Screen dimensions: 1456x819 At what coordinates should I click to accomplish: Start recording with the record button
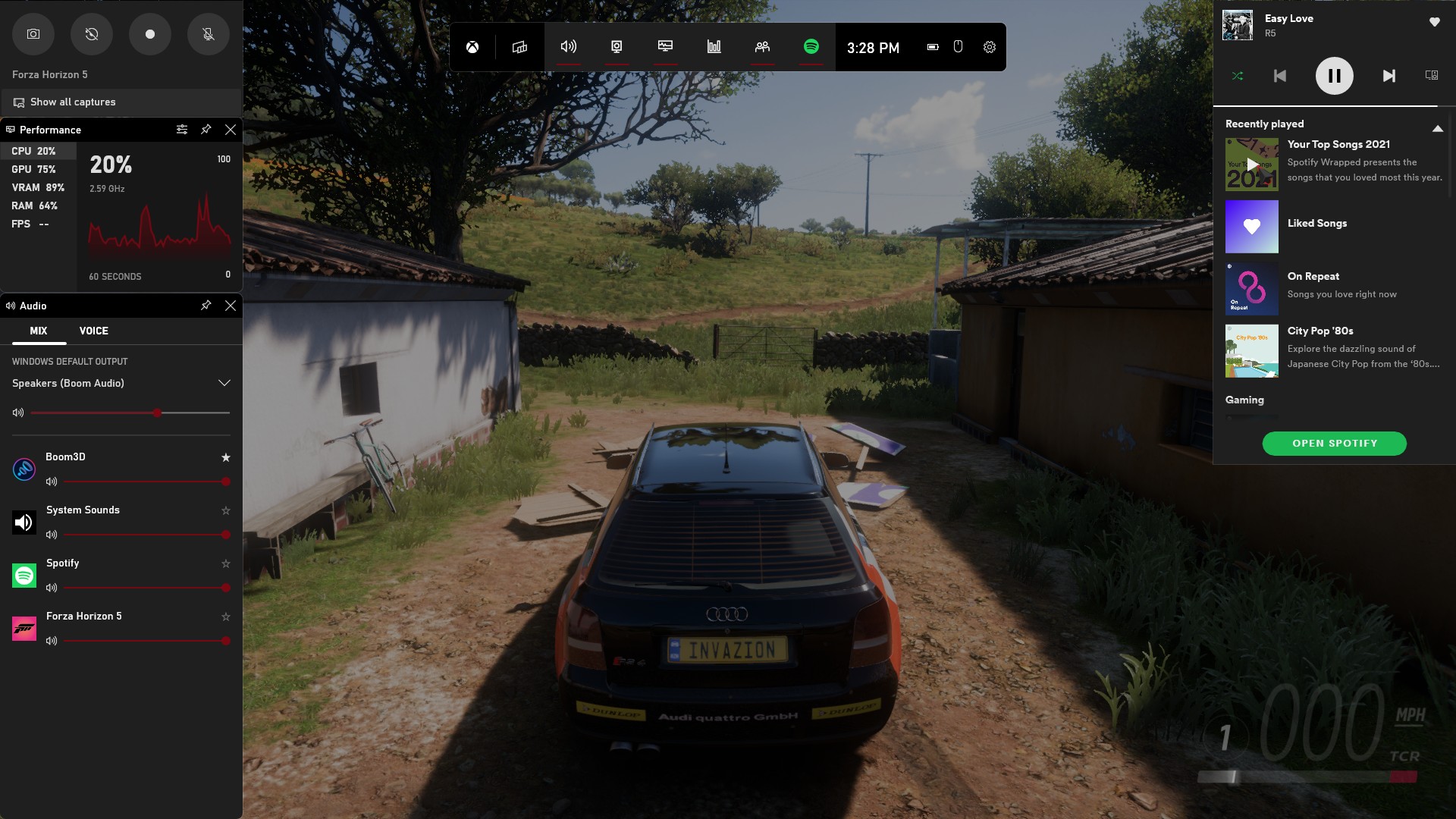(150, 34)
